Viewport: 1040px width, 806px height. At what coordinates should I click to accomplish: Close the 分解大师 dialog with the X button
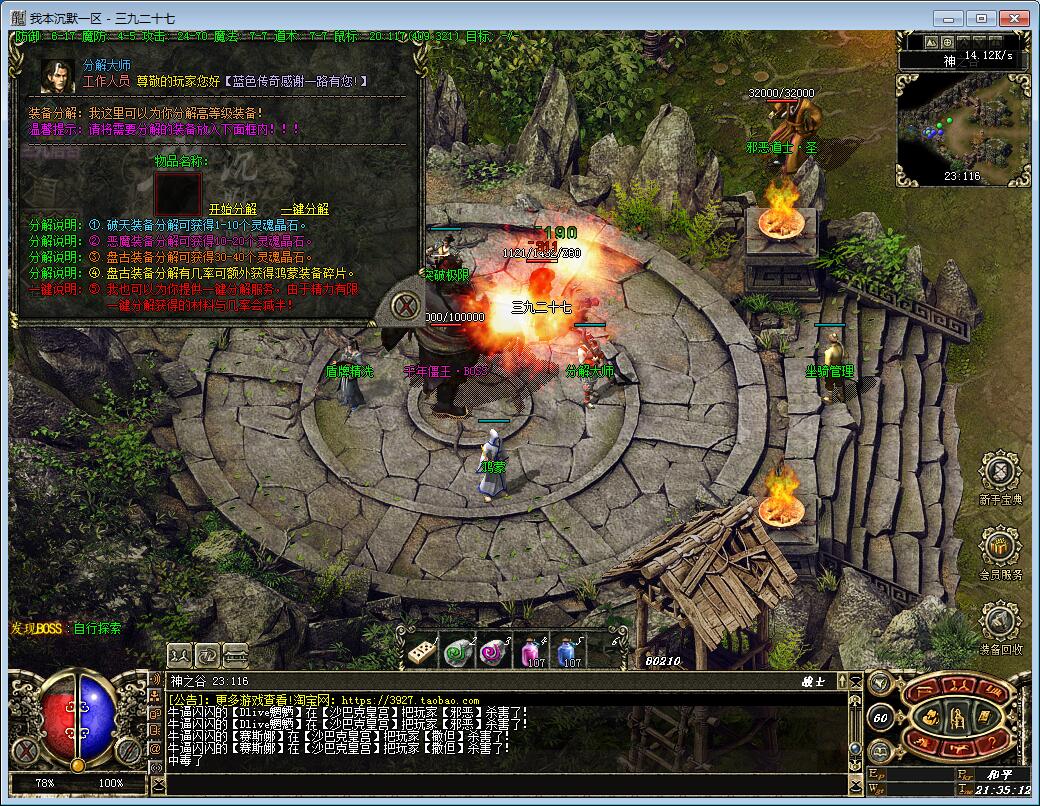(405, 305)
